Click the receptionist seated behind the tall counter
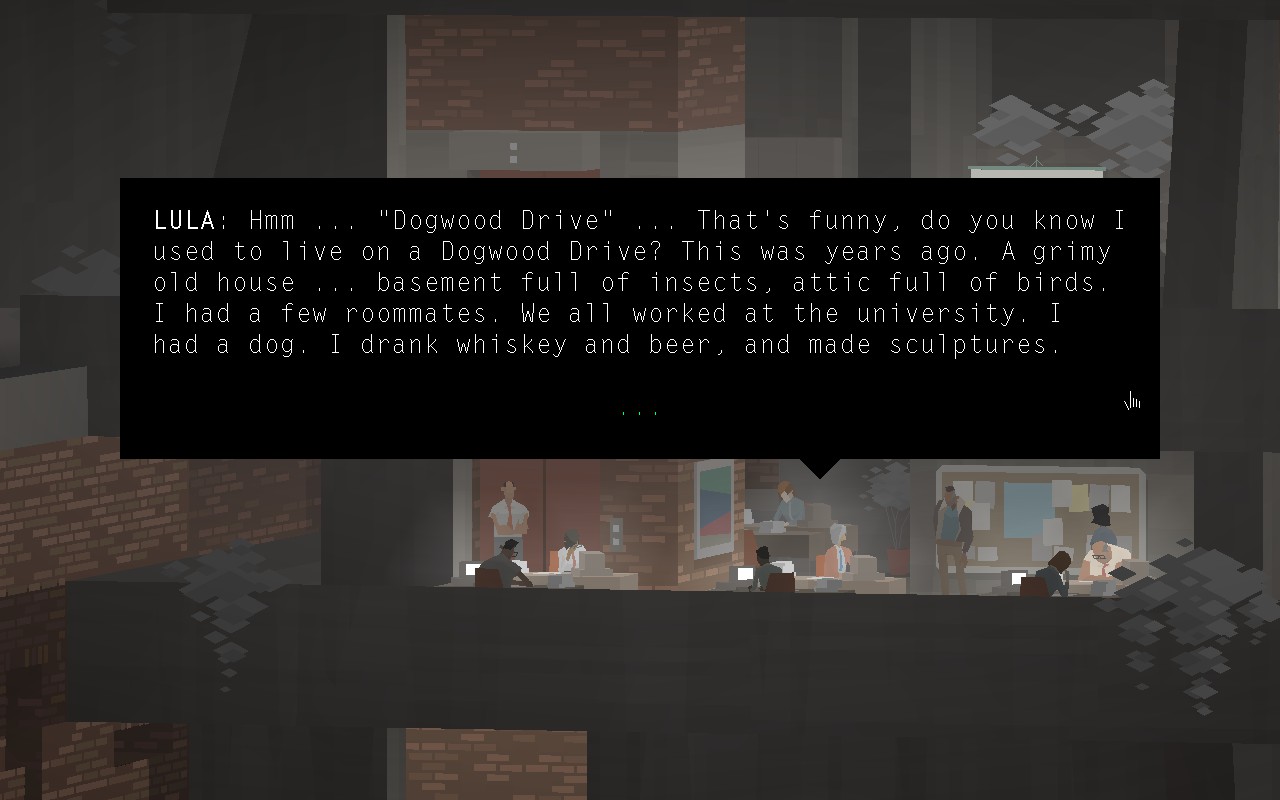 [786, 503]
